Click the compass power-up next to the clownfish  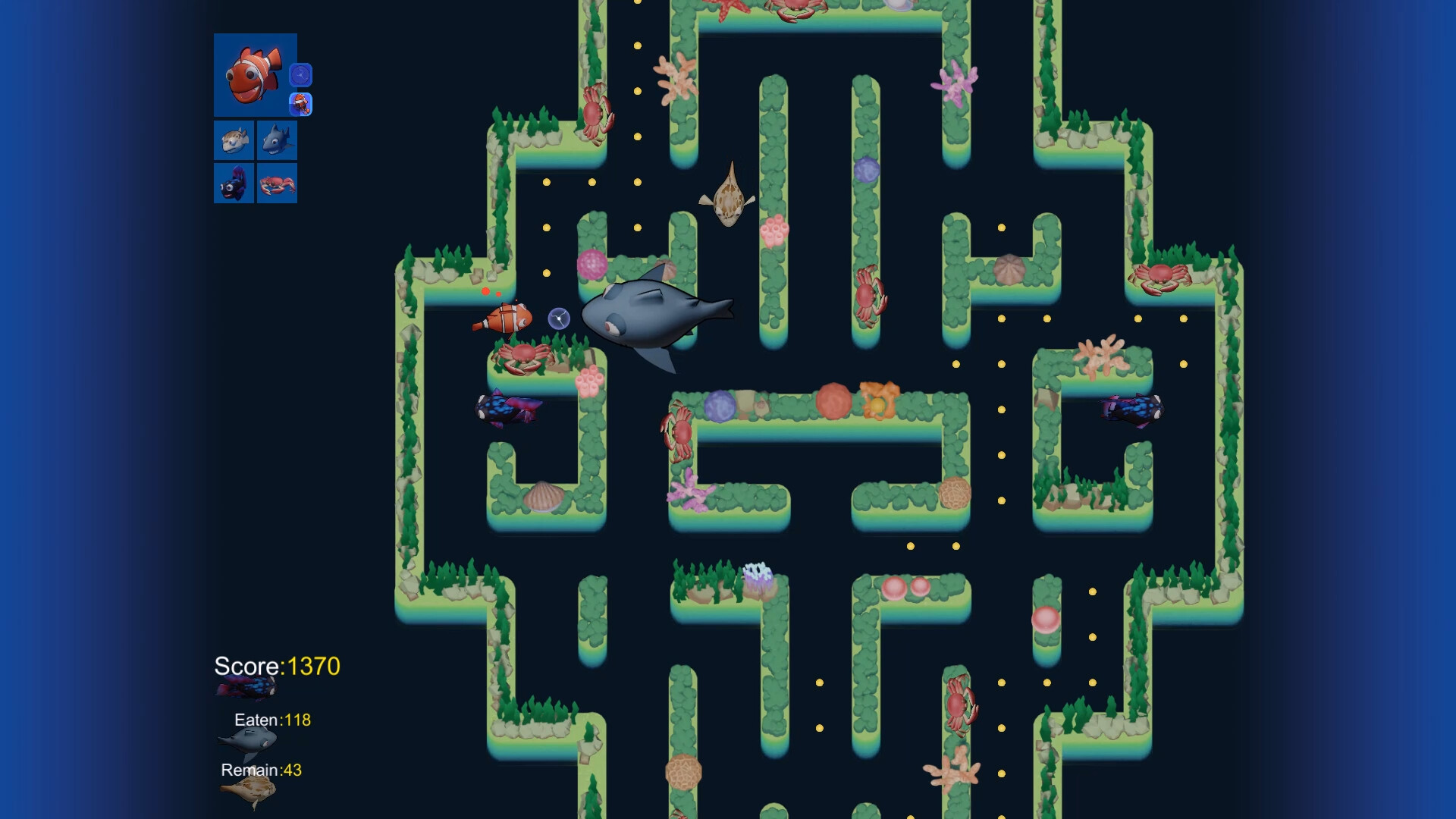click(x=557, y=319)
